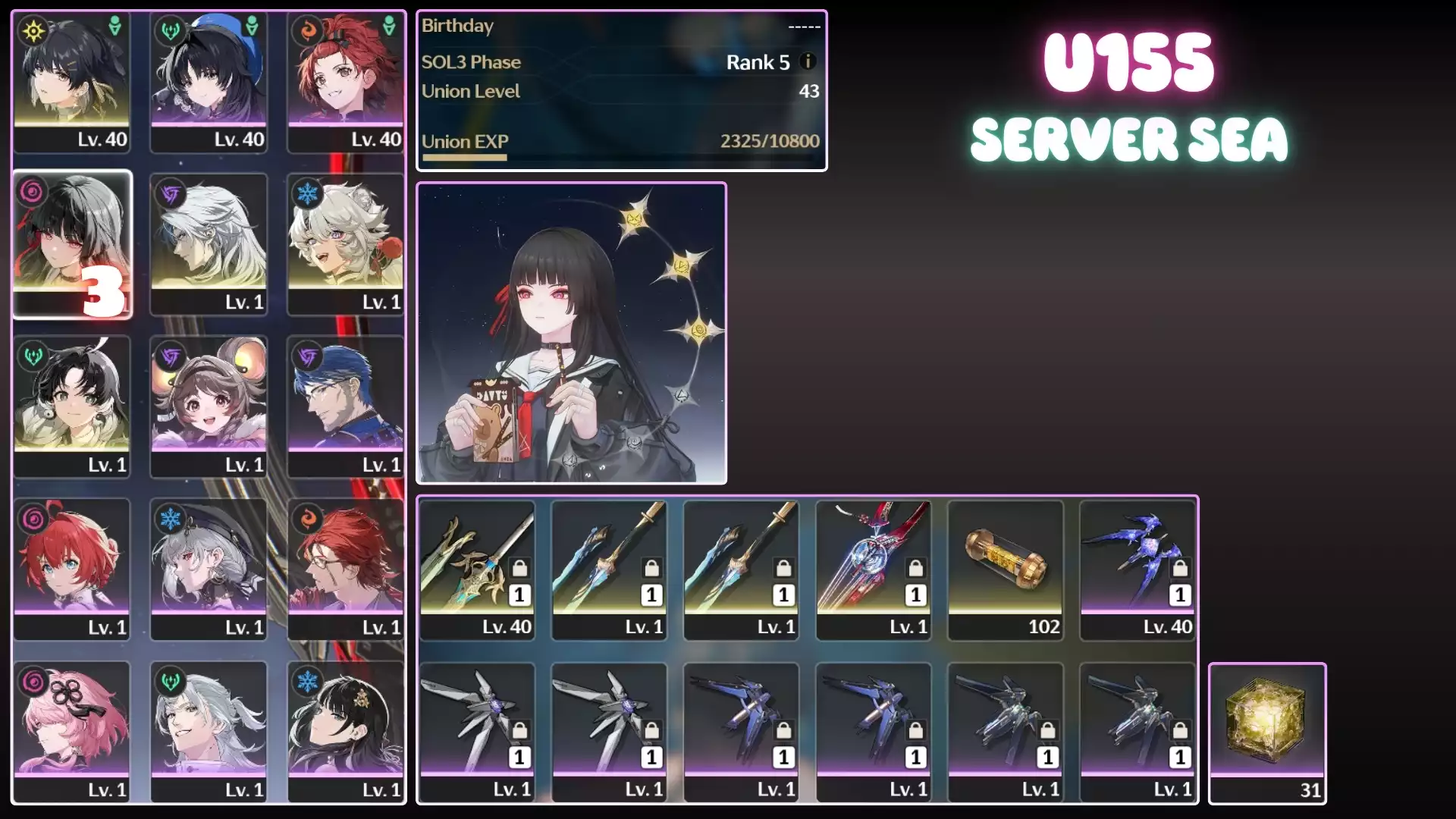Pick the crimson red sword weapon slot
This screenshot has height=819, width=1456.
tap(873, 570)
